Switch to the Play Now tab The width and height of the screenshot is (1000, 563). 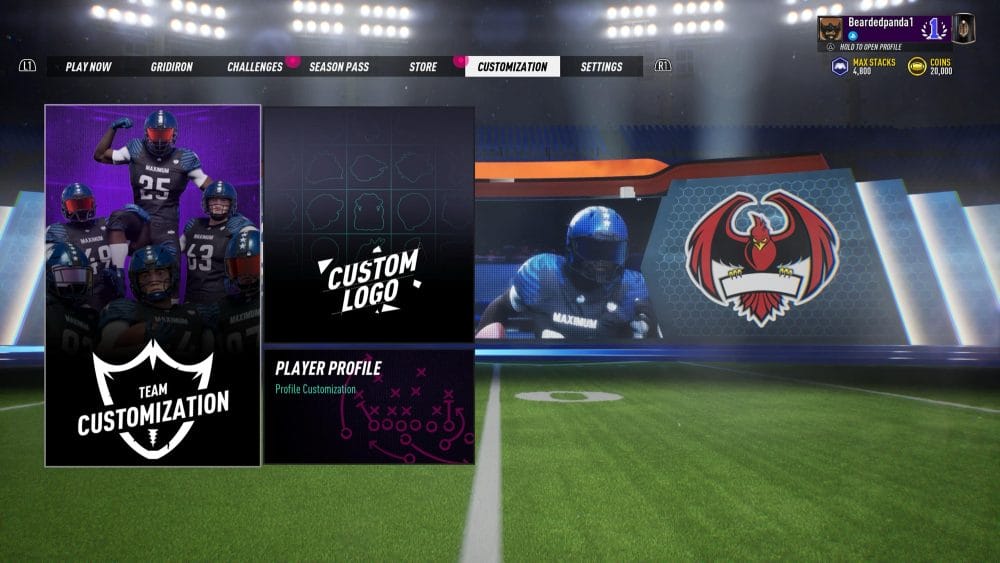(x=88, y=67)
